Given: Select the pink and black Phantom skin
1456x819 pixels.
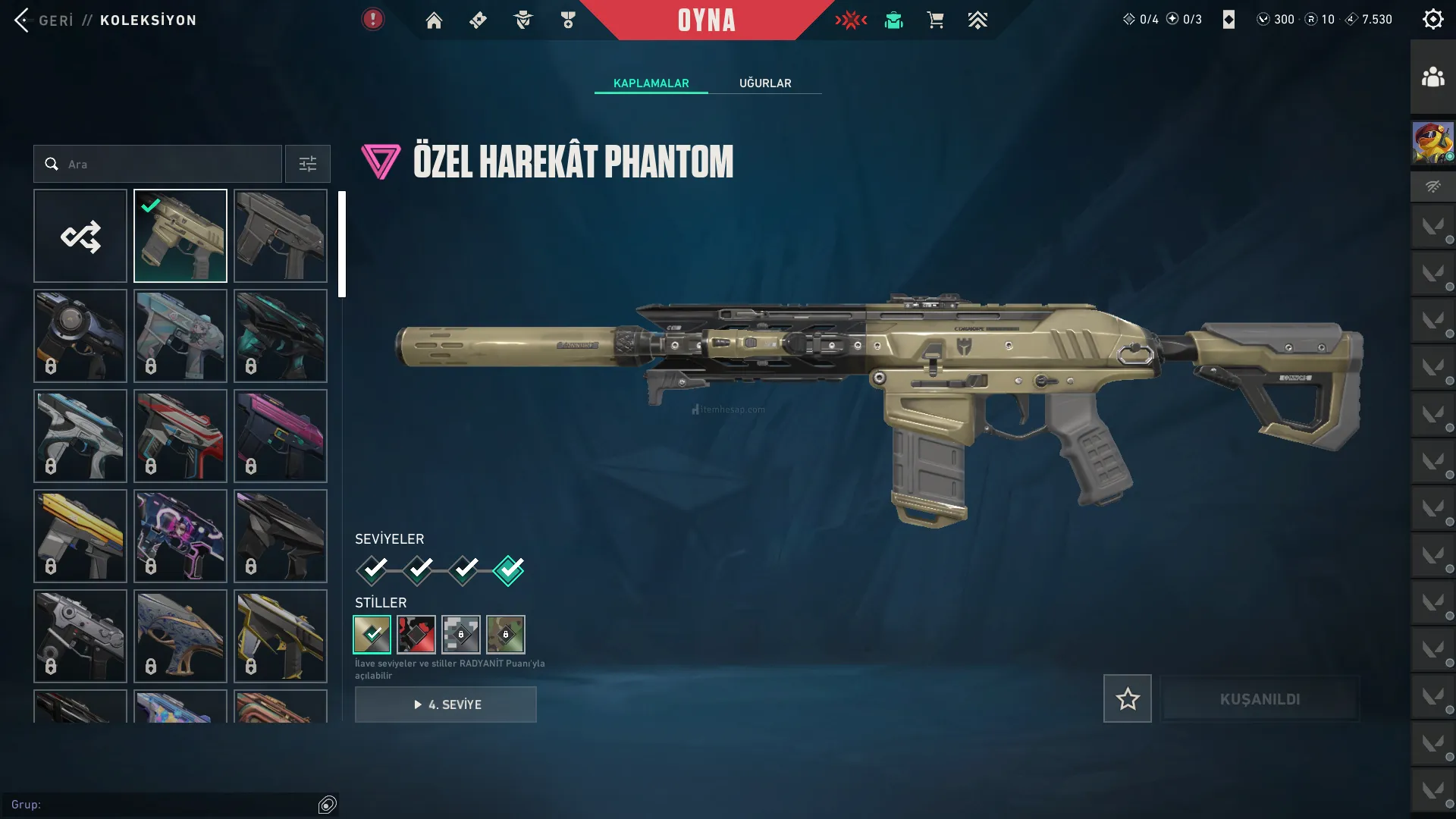Looking at the screenshot, I should coord(281,436).
